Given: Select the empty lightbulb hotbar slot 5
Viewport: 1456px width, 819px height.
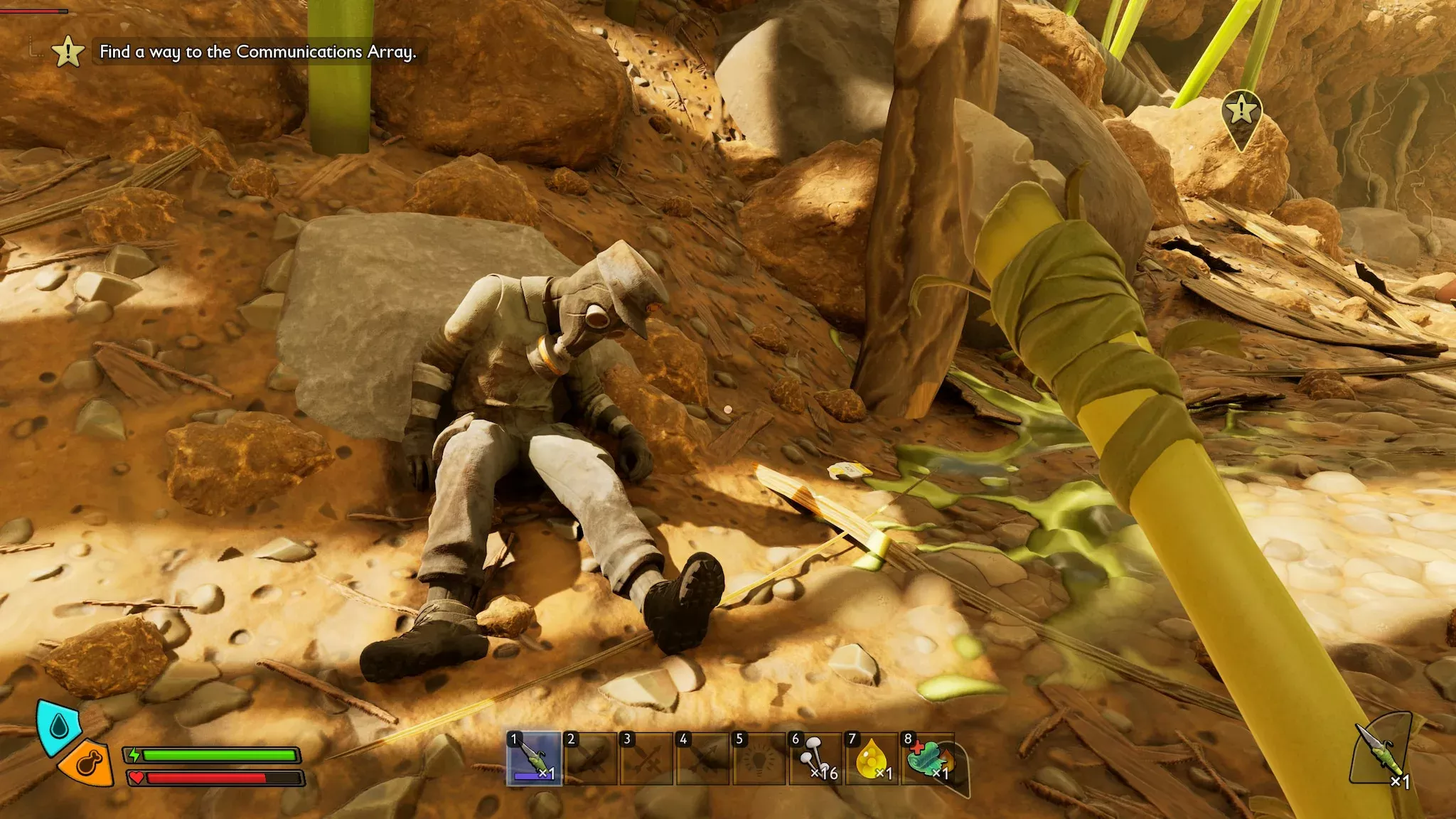Looking at the screenshot, I should (759, 759).
